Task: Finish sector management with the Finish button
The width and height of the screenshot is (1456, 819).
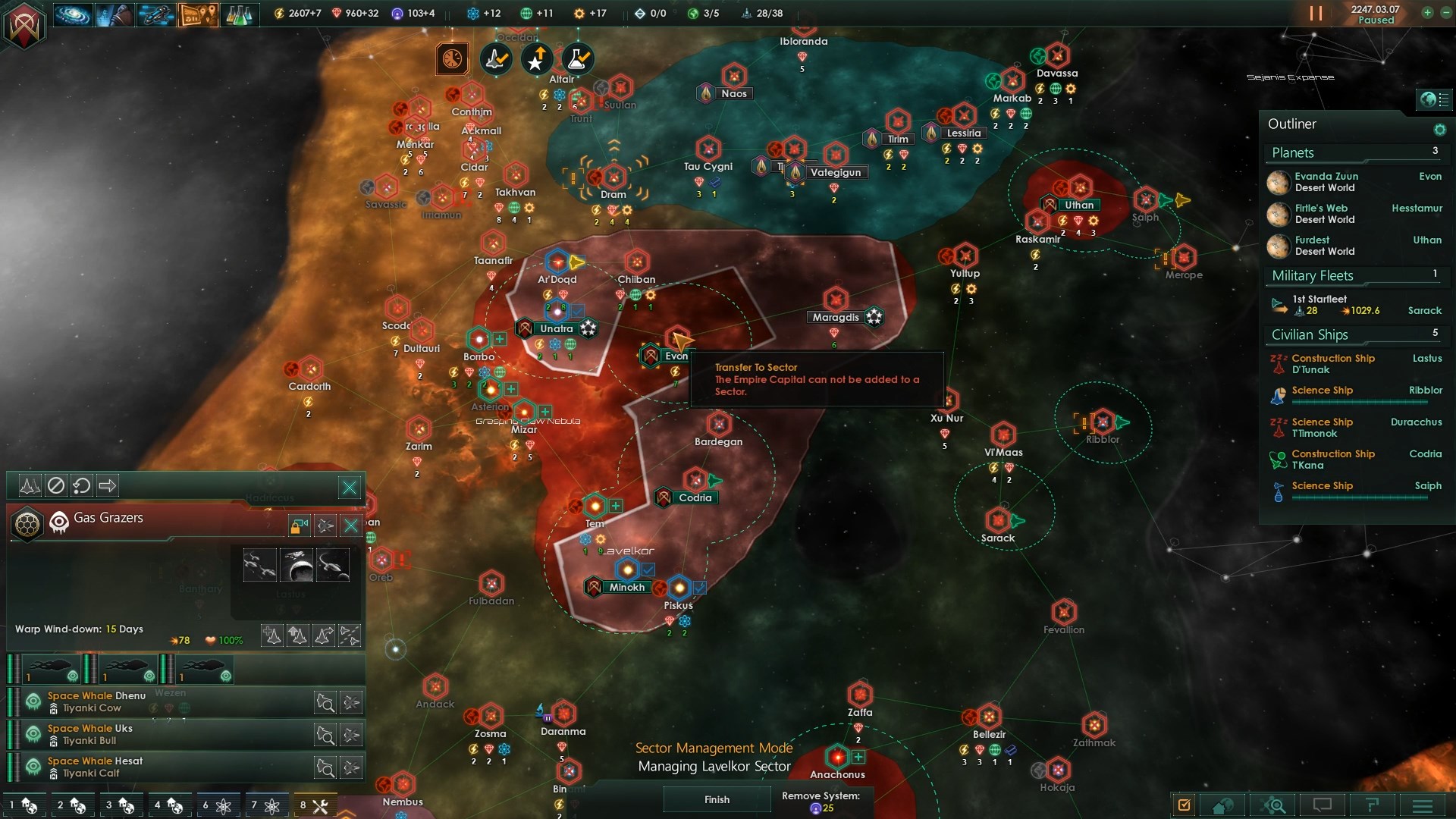Action: (717, 799)
